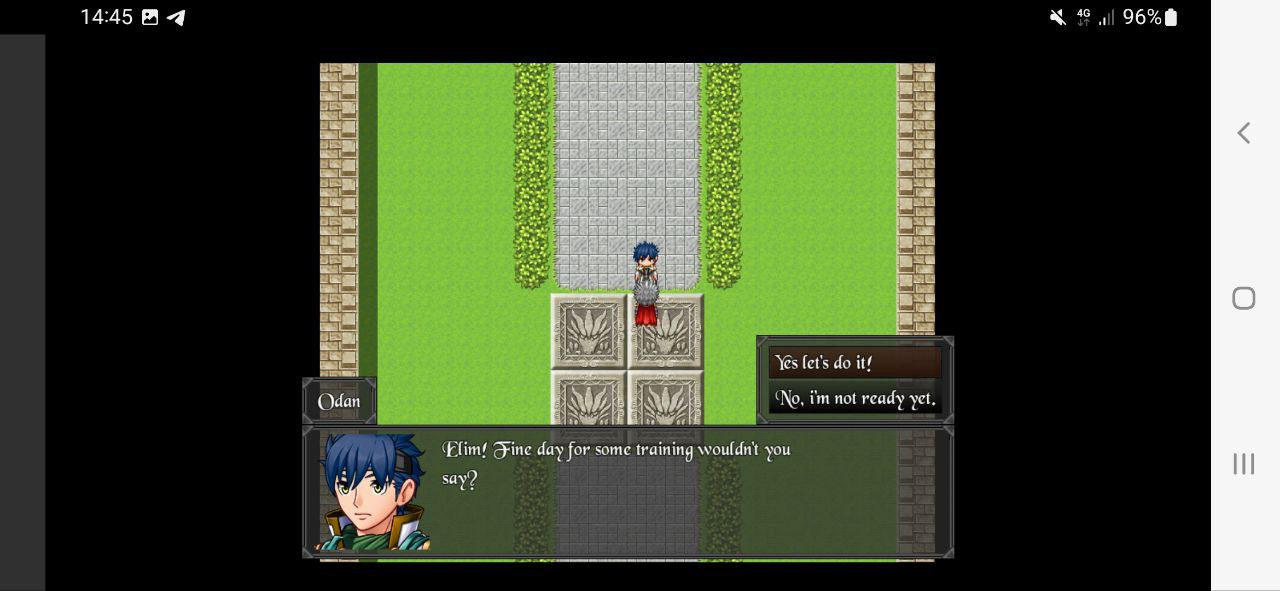The width and height of the screenshot is (1280, 591).
Task: Tap the Android home button
Action: coord(1243,298)
